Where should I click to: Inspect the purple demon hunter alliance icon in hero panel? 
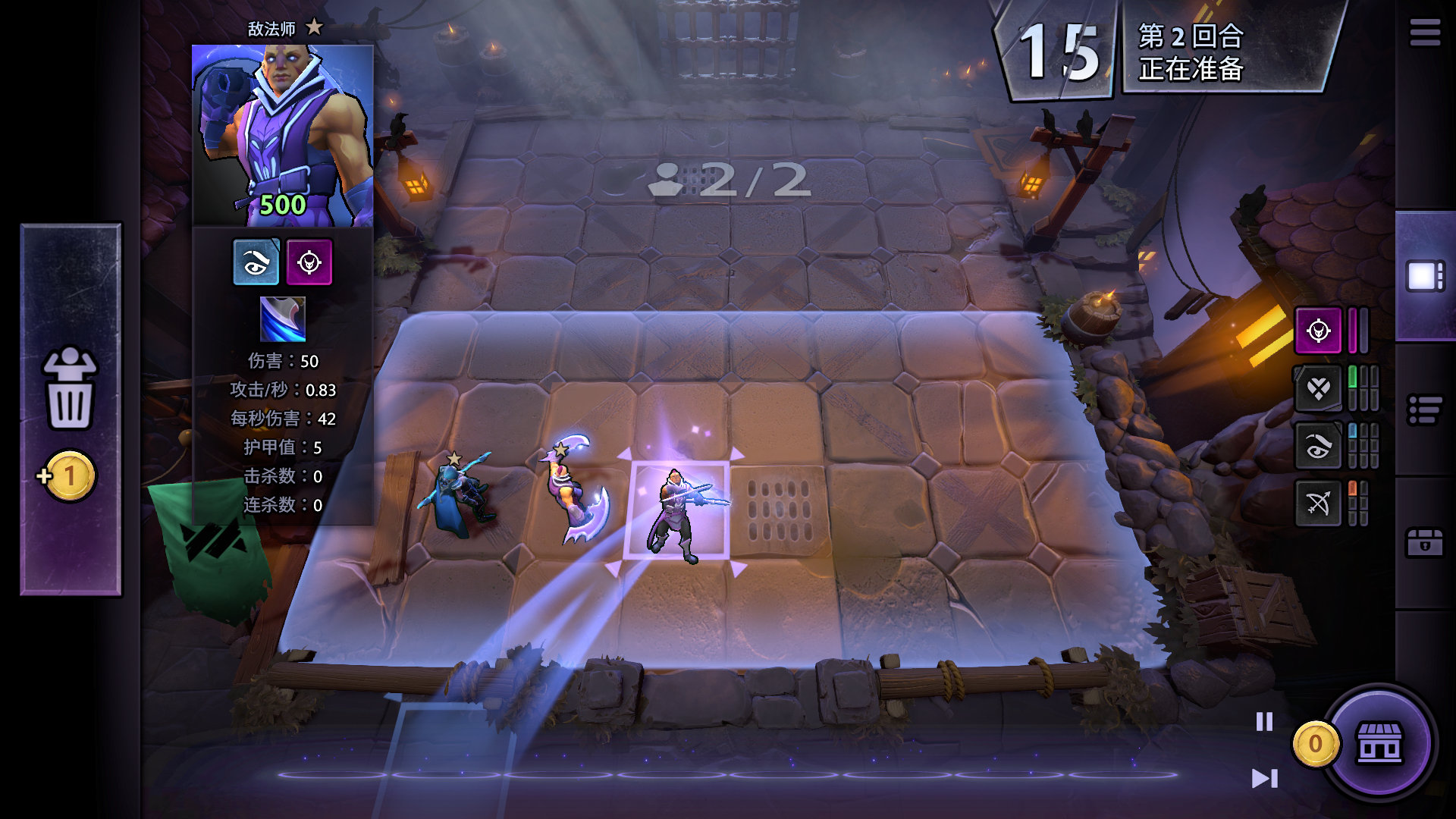click(309, 262)
